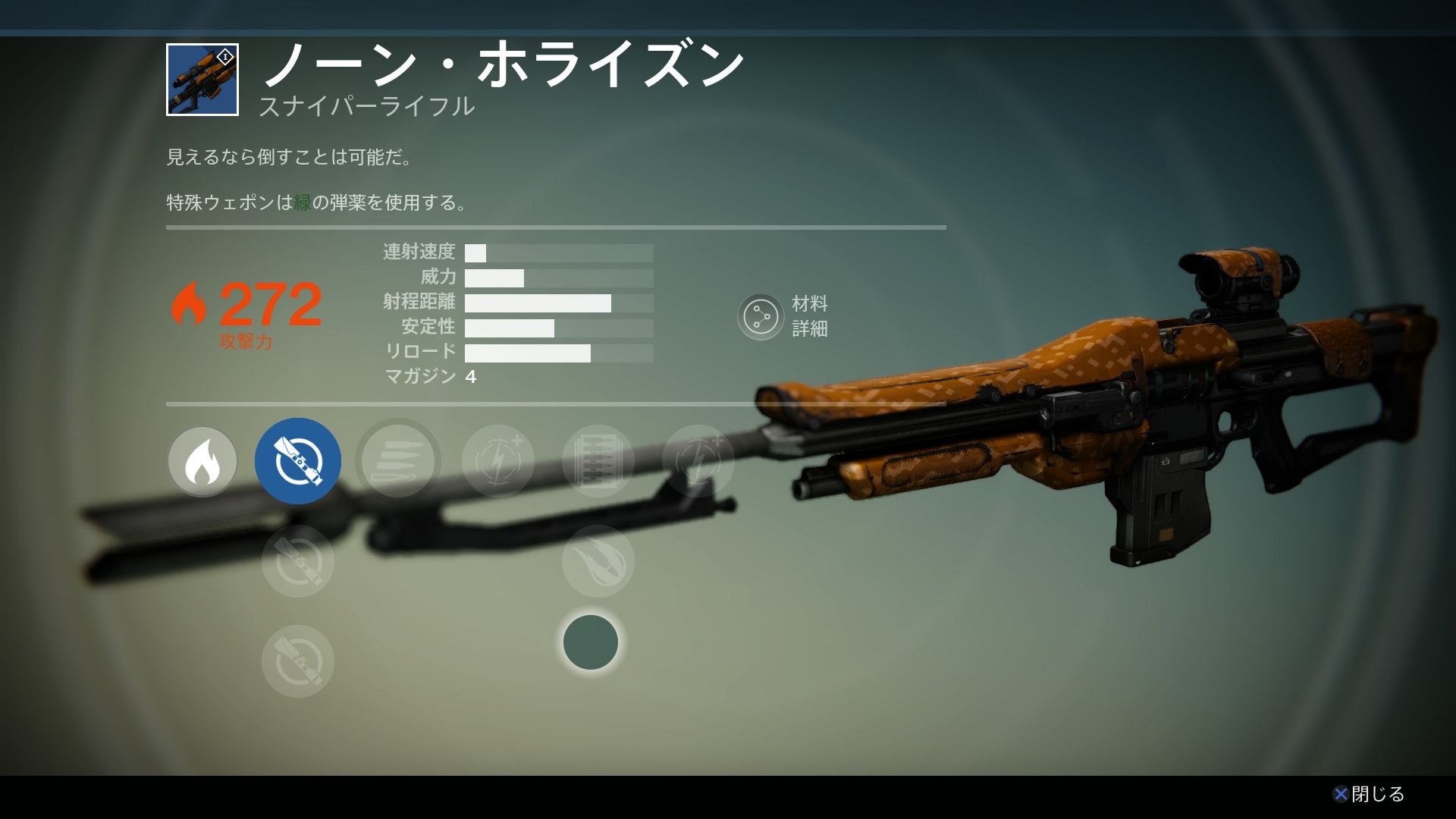The image size is (1456, 819).
Task: Click the sniper rifle item thumbnail
Action: coord(202,80)
